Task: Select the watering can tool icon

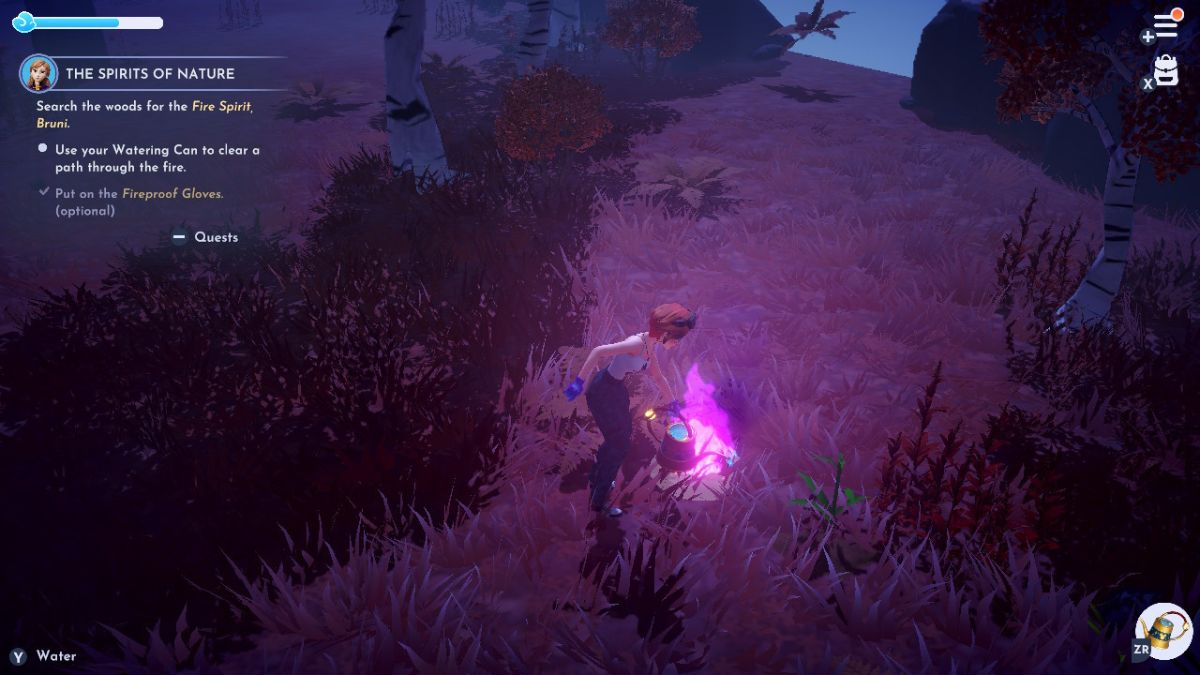Action: [1164, 630]
